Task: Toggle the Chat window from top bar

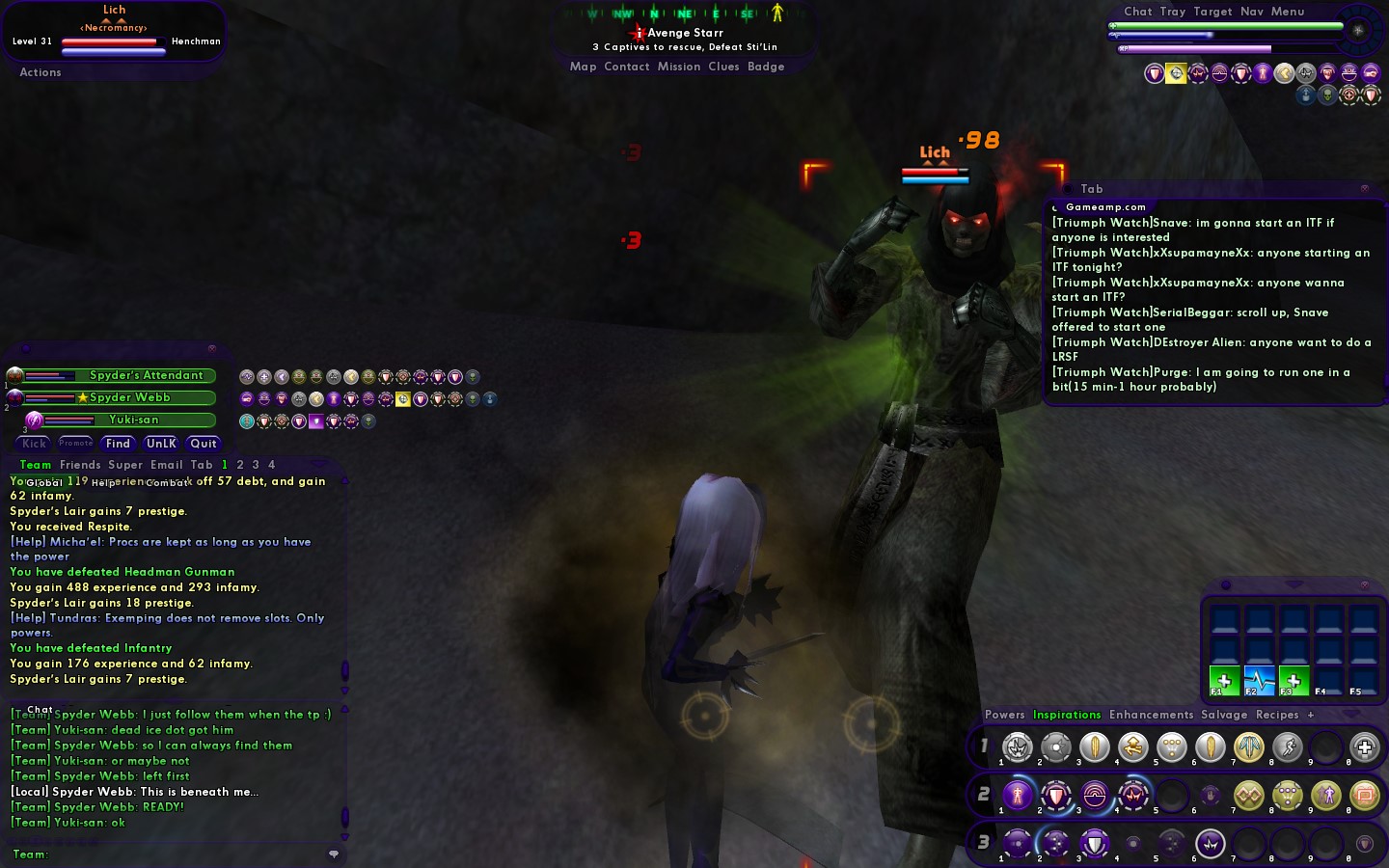Action: click(x=1138, y=12)
